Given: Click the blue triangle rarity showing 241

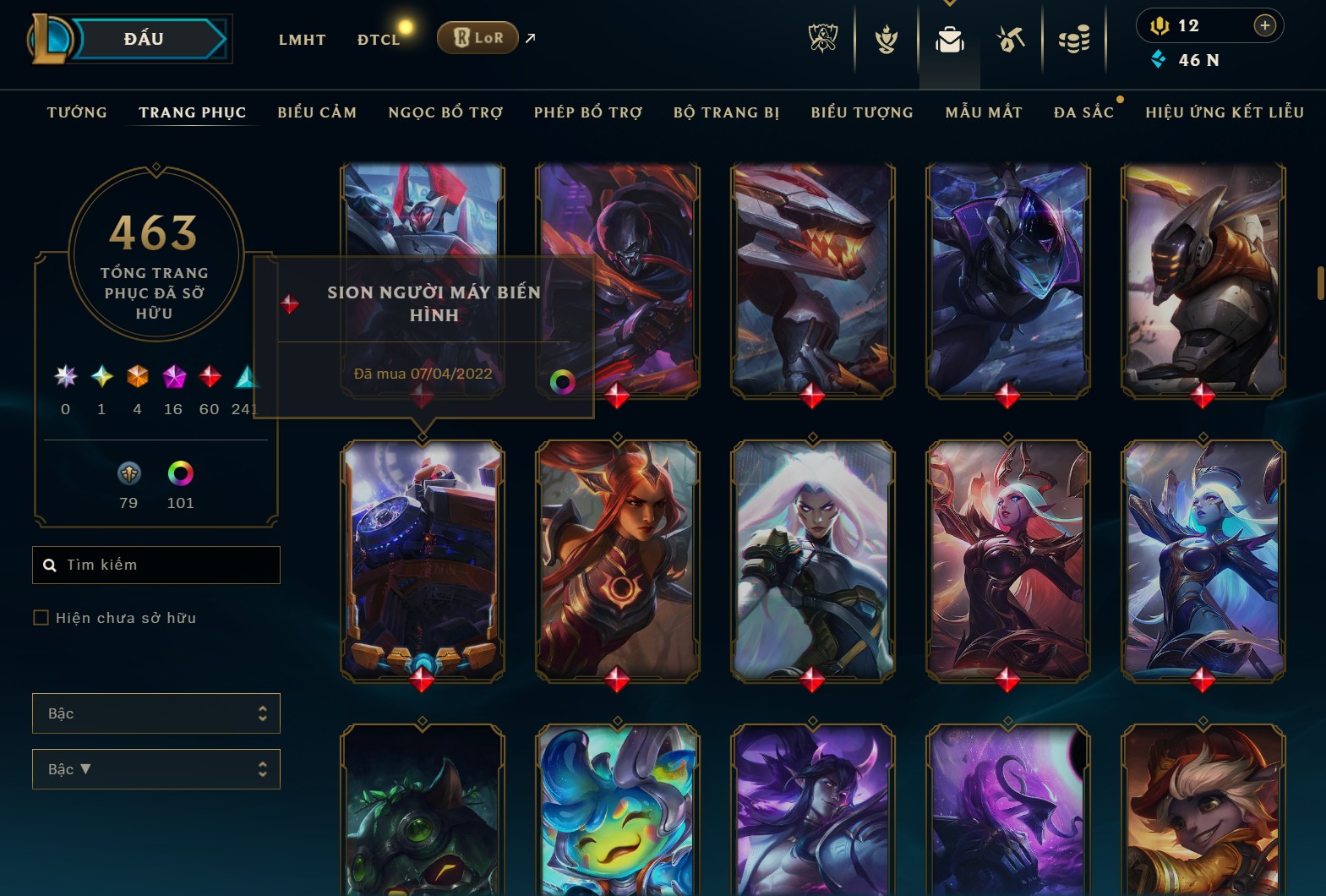Looking at the screenshot, I should coord(245,378).
